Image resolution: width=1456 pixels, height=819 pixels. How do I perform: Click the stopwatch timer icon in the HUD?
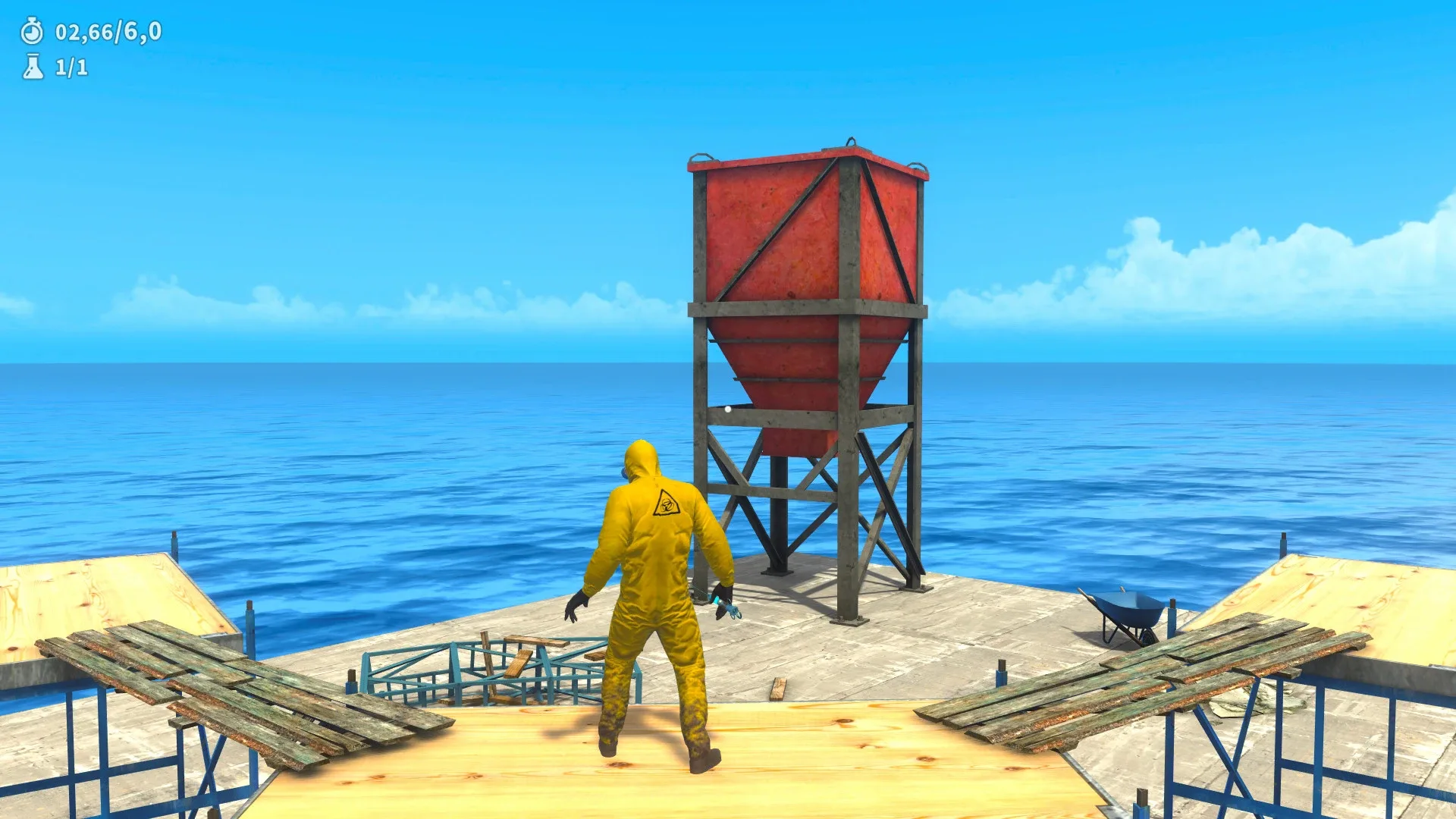coord(30,33)
